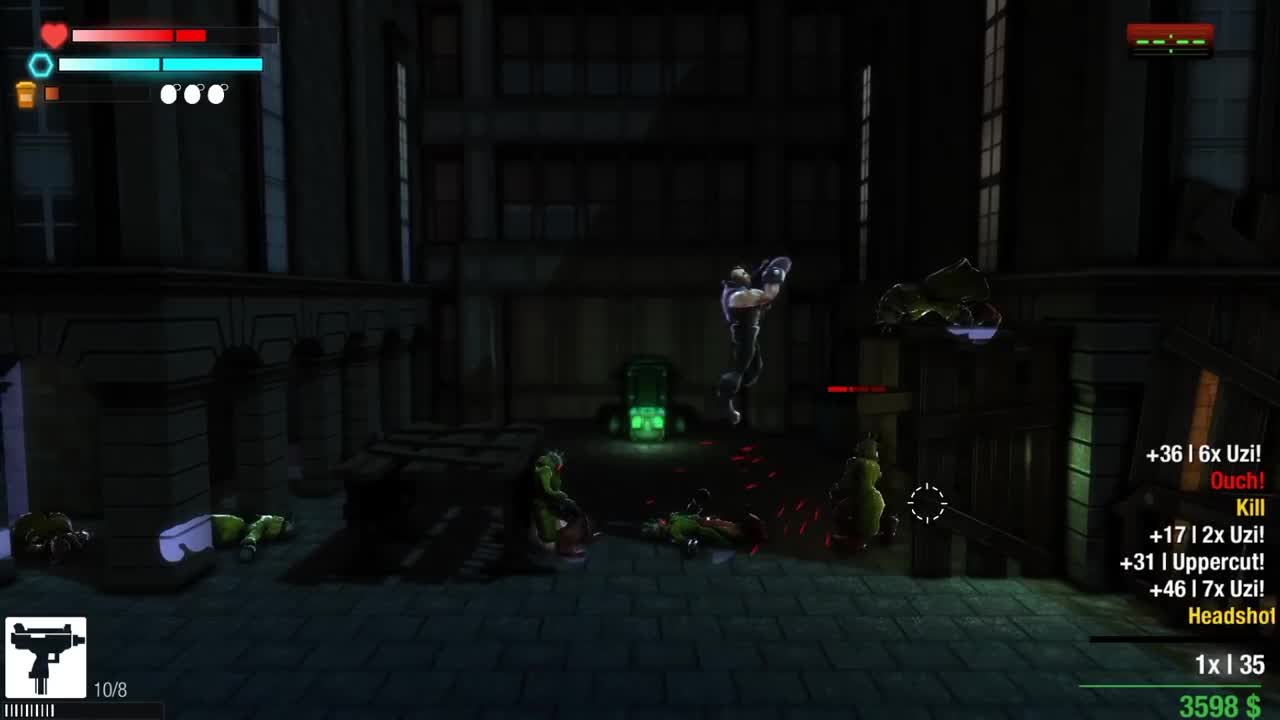Screen dimensions: 1280x720
Task: Click the Ouch! damage notification
Action: [1237, 481]
